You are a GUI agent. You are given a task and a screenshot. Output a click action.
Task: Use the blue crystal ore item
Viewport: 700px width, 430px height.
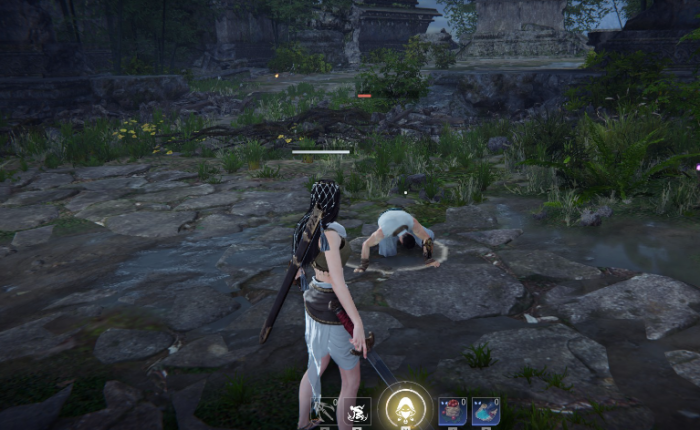click(485, 412)
